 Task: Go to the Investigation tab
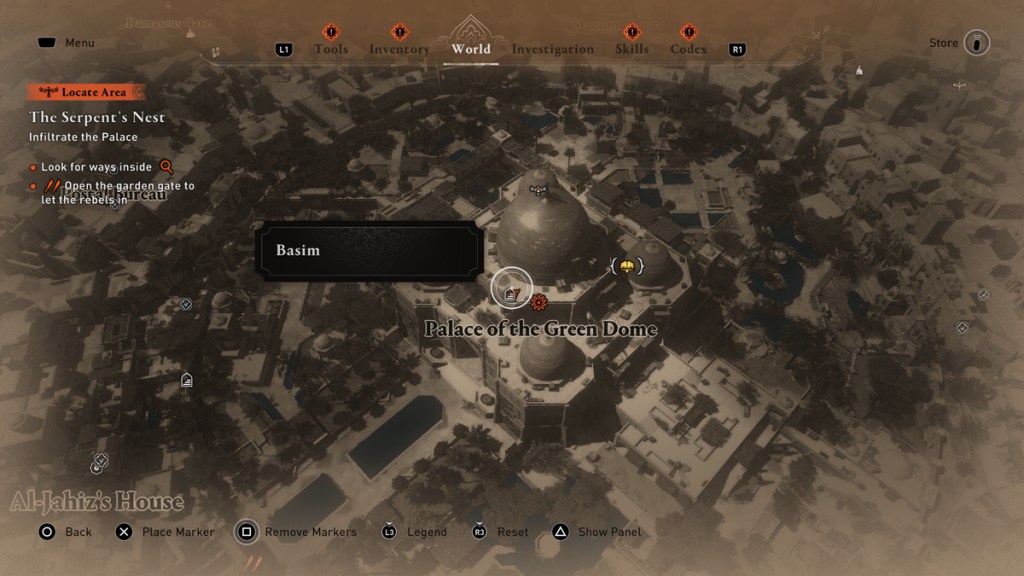(552, 49)
